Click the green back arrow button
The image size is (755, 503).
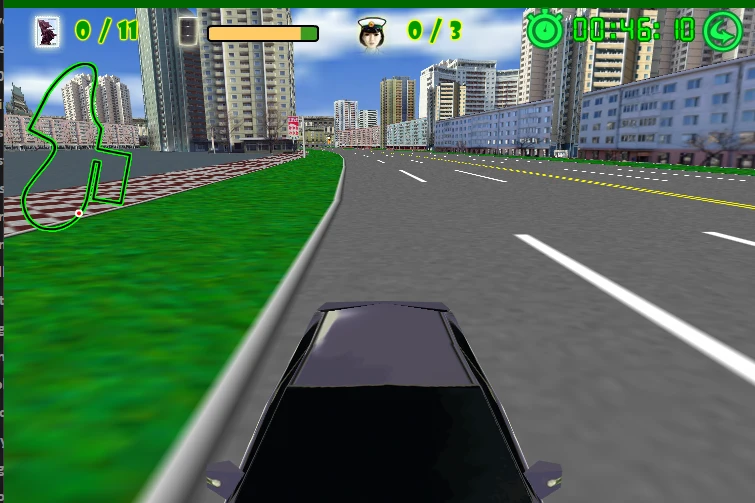[722, 30]
